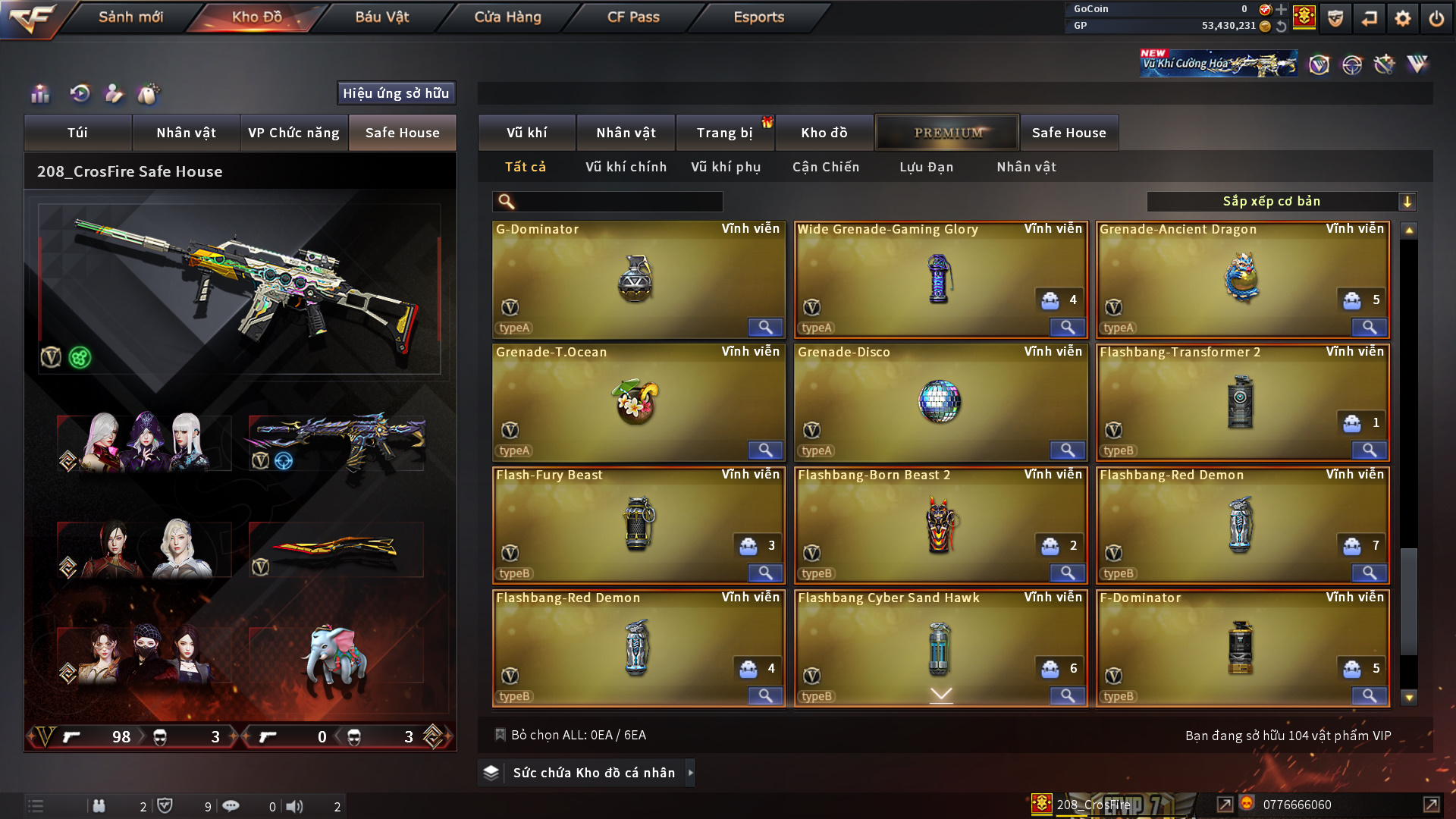Open the Vũ khí inventory tab

click(x=526, y=133)
